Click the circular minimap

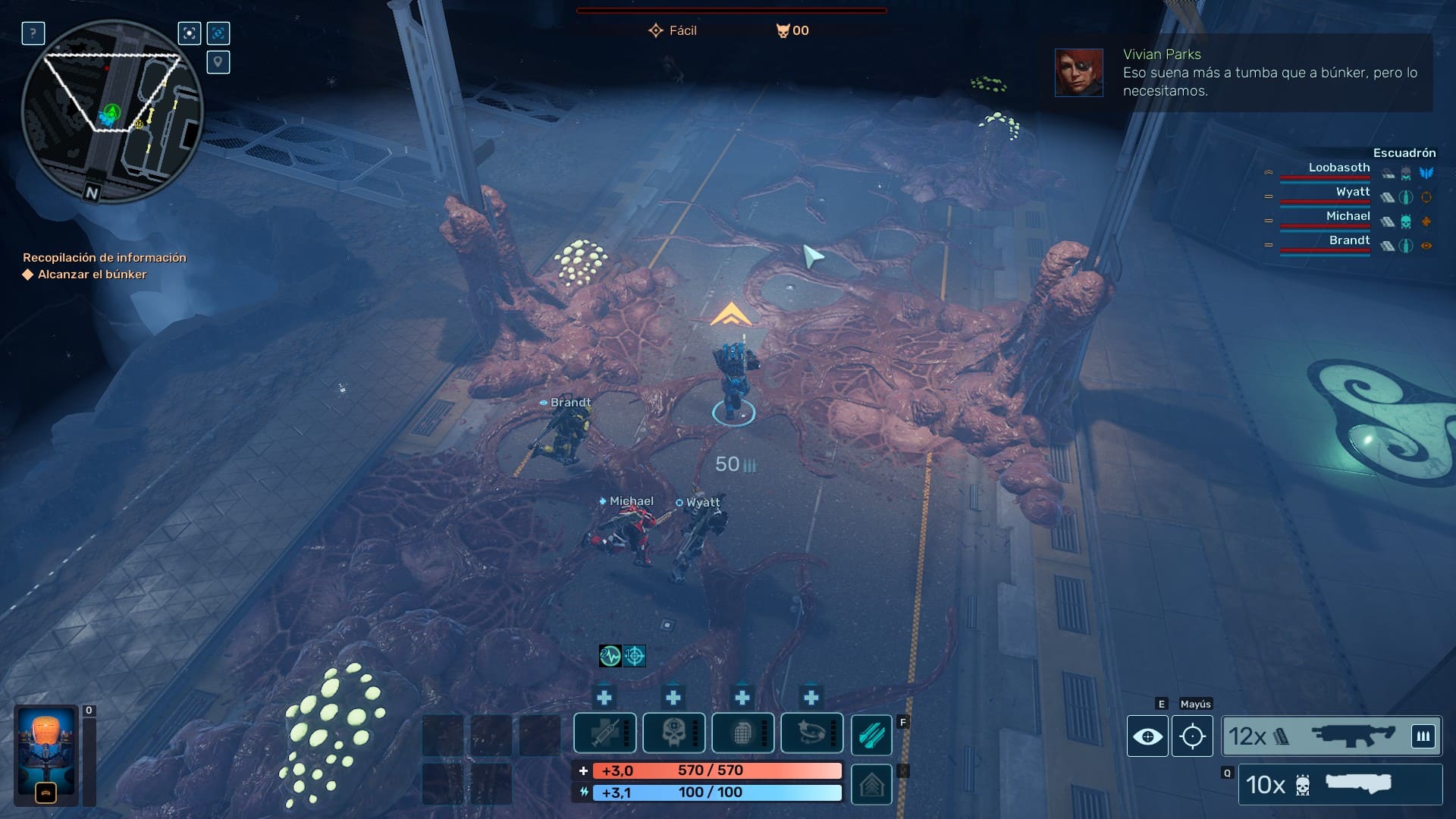click(112, 111)
